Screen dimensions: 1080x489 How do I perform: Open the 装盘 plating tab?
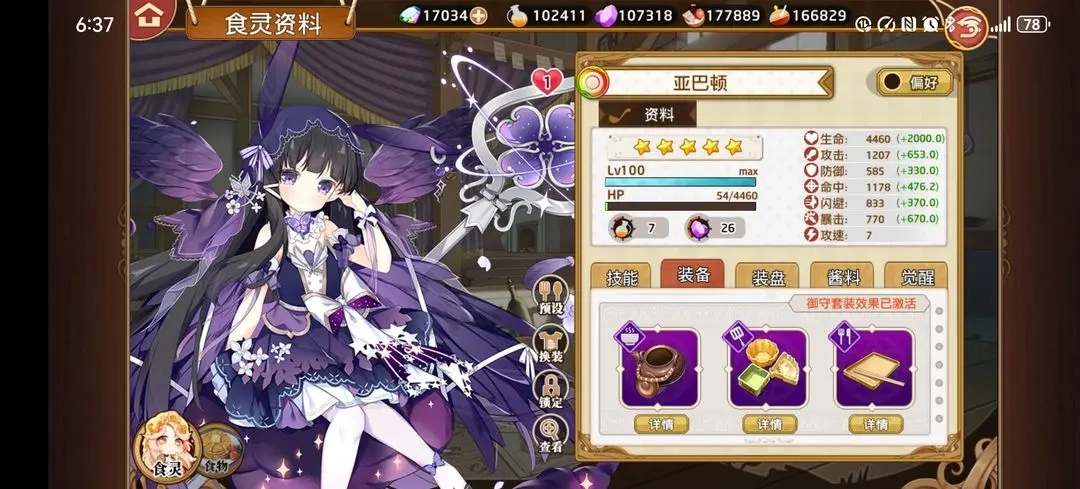click(x=767, y=279)
